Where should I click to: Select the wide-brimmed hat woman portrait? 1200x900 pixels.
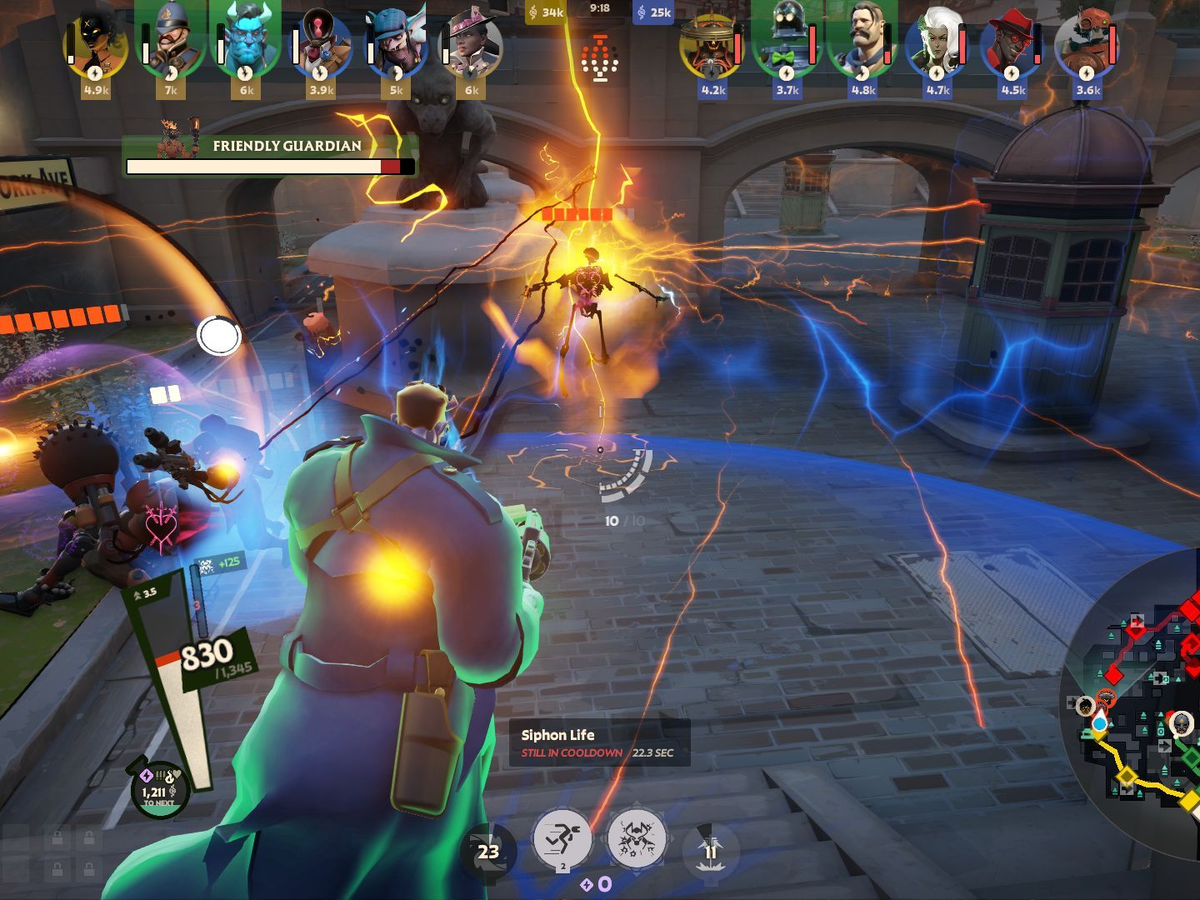[471, 44]
